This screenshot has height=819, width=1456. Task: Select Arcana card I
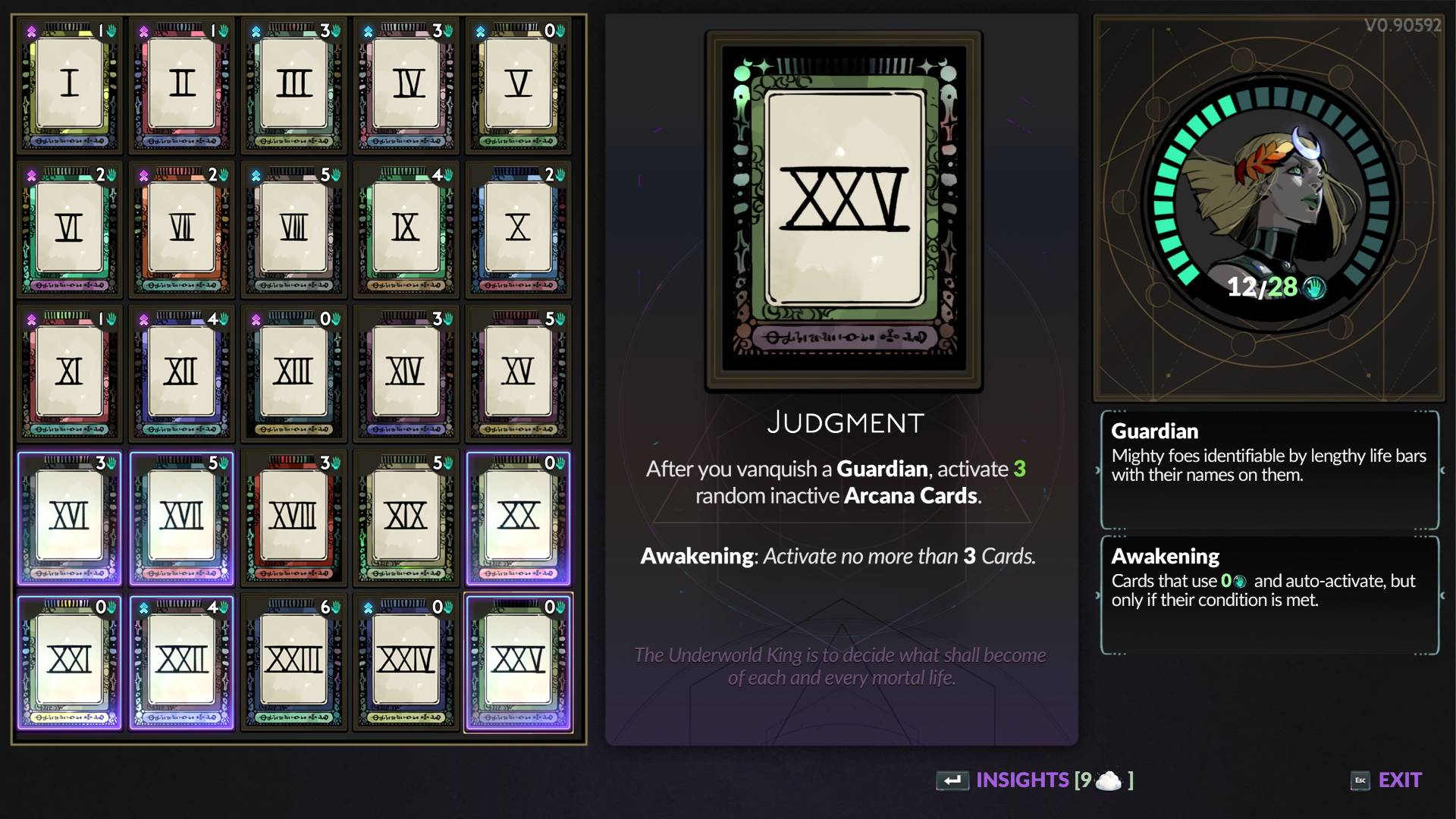[70, 85]
